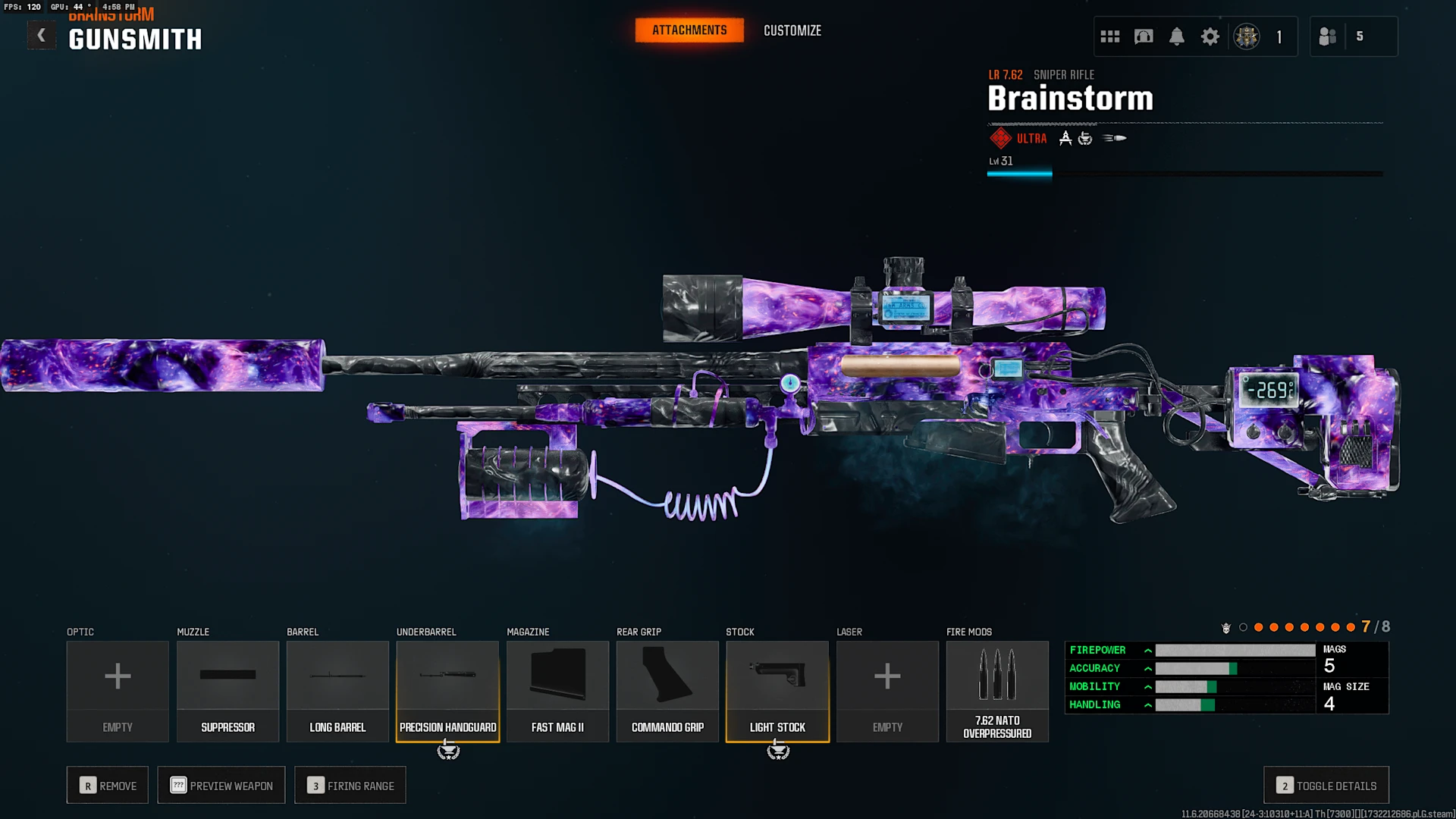Open the empty Optic slot
Screen dimensions: 1456x819
tap(118, 691)
